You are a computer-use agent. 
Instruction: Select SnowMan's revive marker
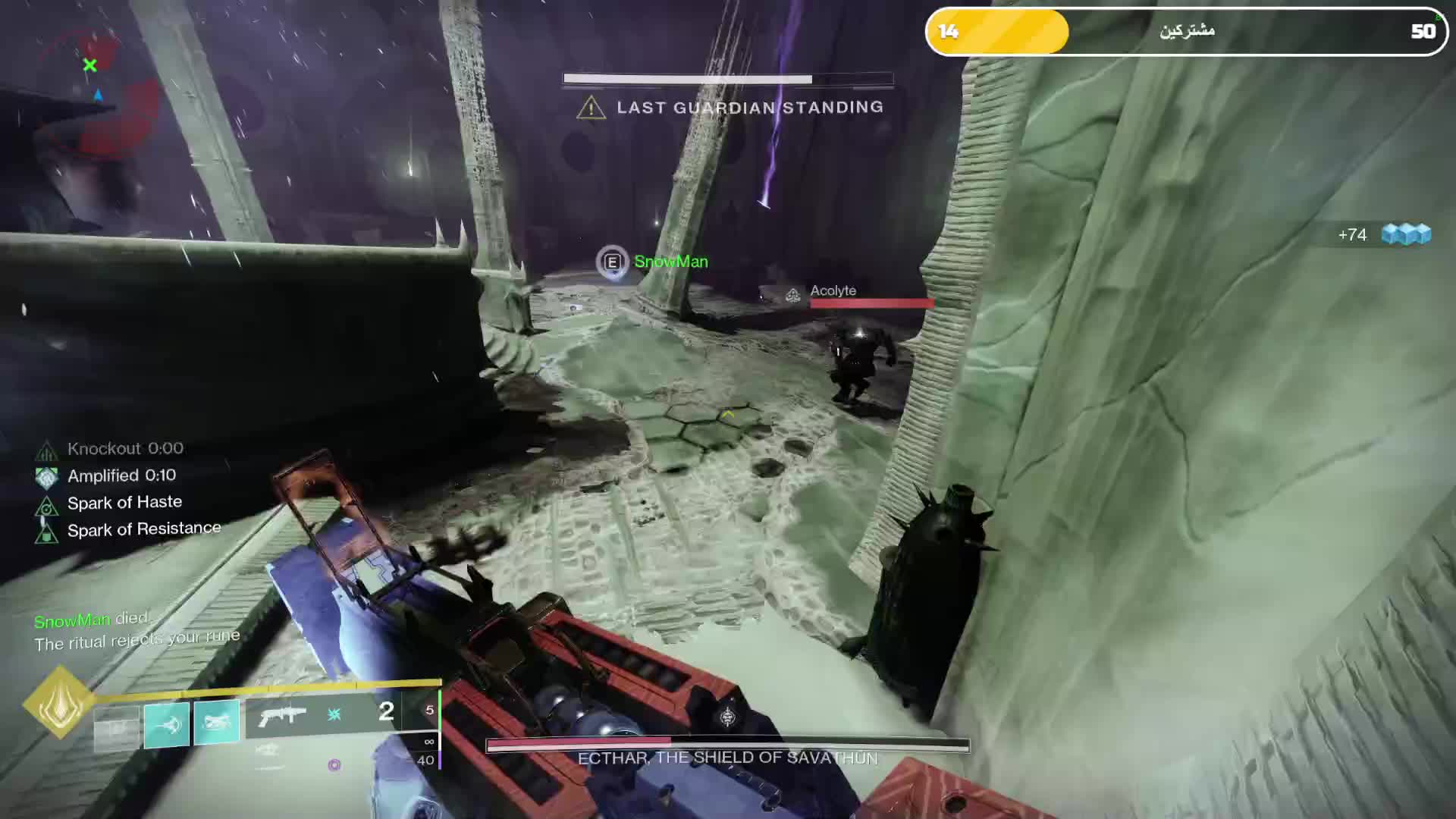(x=612, y=262)
